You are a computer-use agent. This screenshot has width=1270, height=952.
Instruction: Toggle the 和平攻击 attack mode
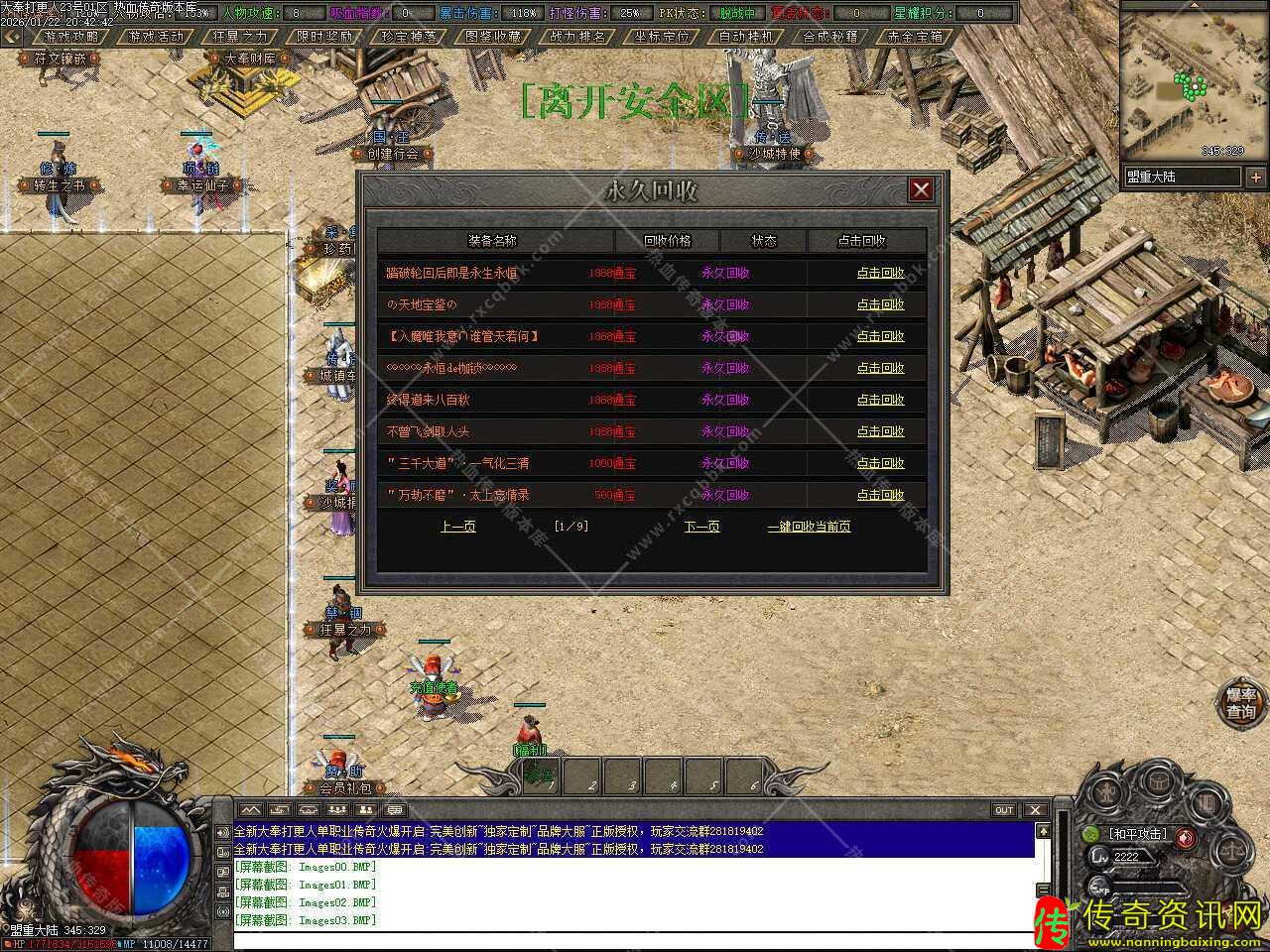click(1139, 834)
